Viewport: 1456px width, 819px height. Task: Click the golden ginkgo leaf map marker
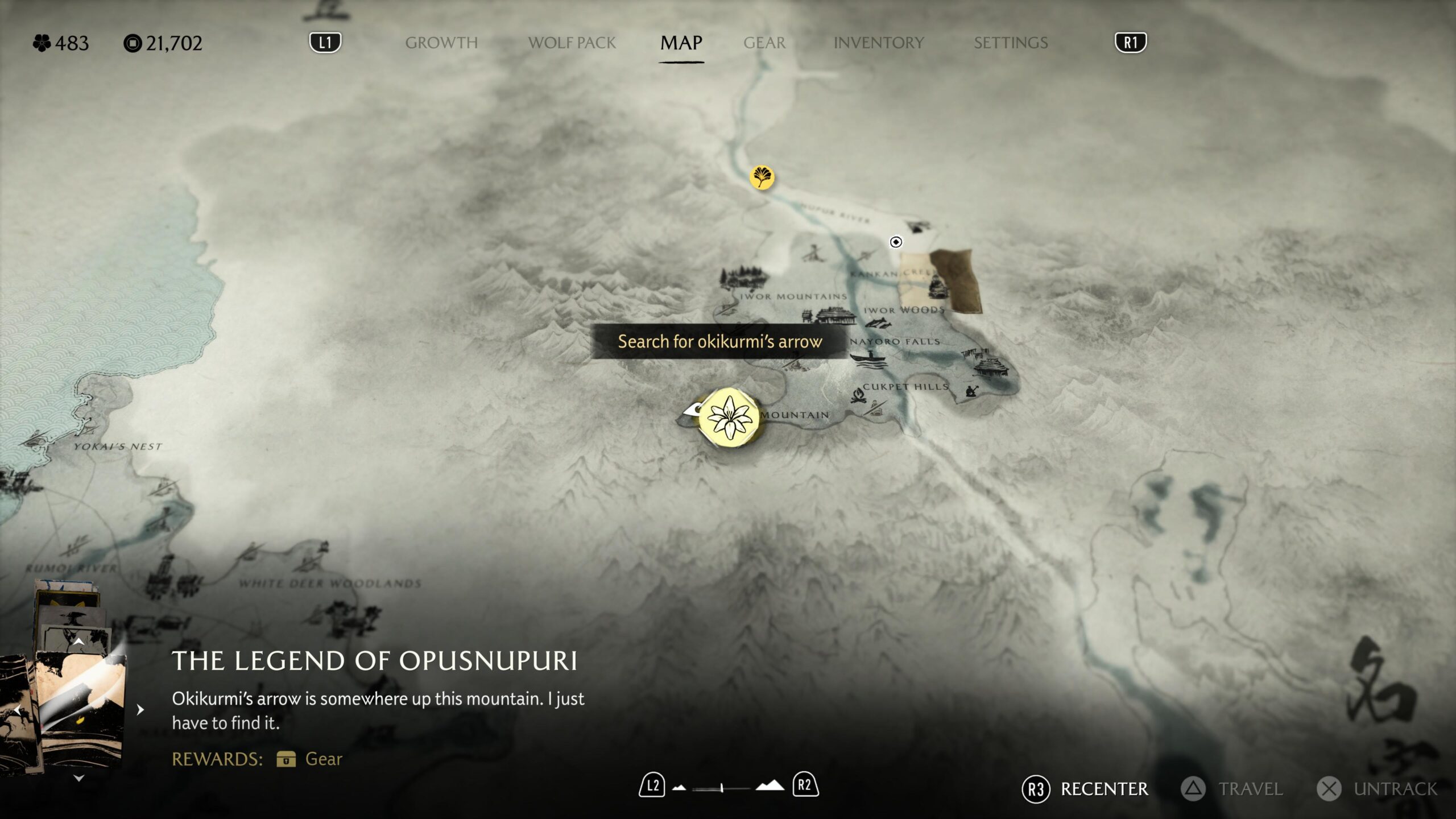point(762,177)
